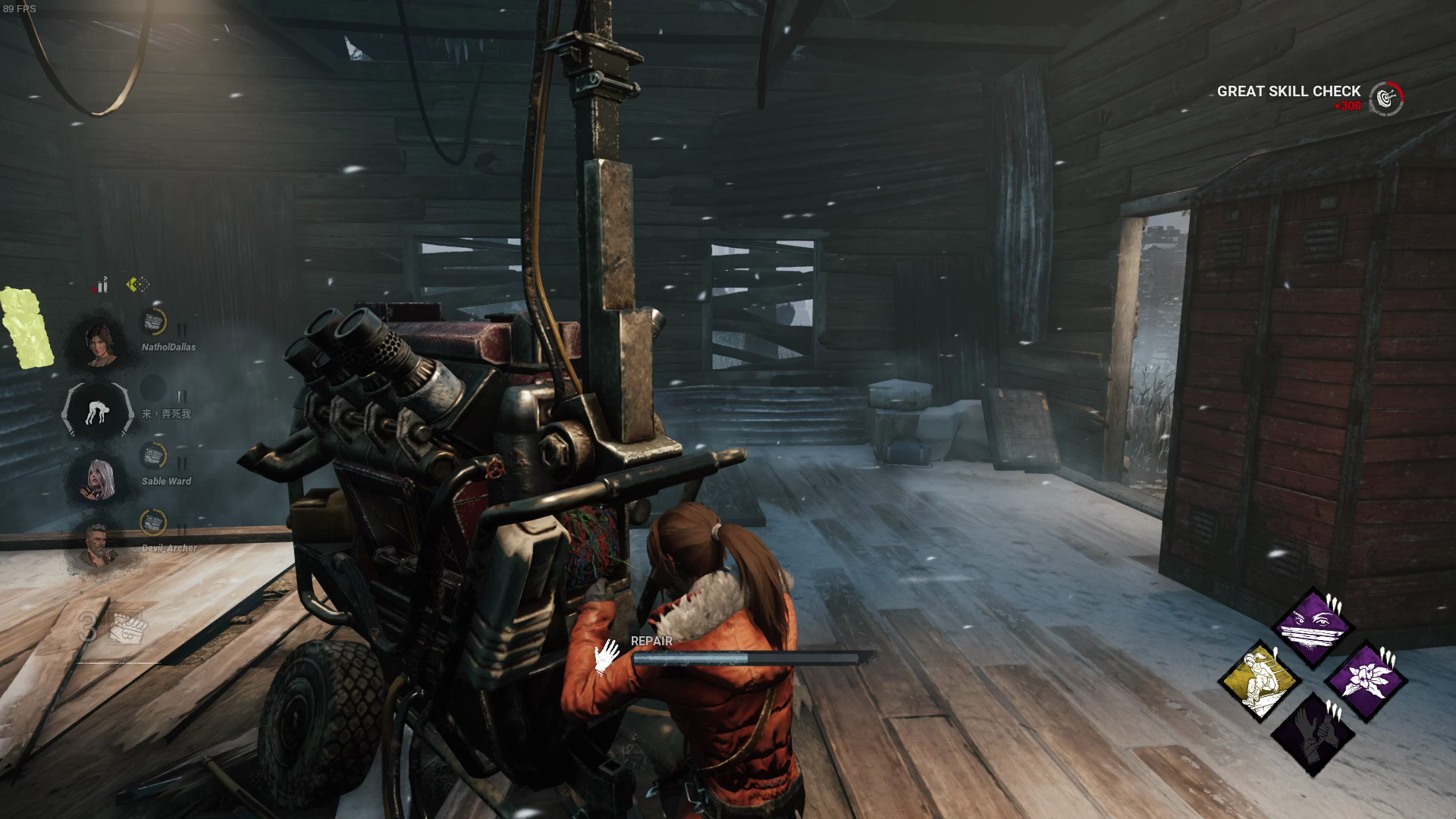Select the purple Botany Knowledge flower perk
The height and width of the screenshot is (819, 1456).
click(x=1367, y=680)
